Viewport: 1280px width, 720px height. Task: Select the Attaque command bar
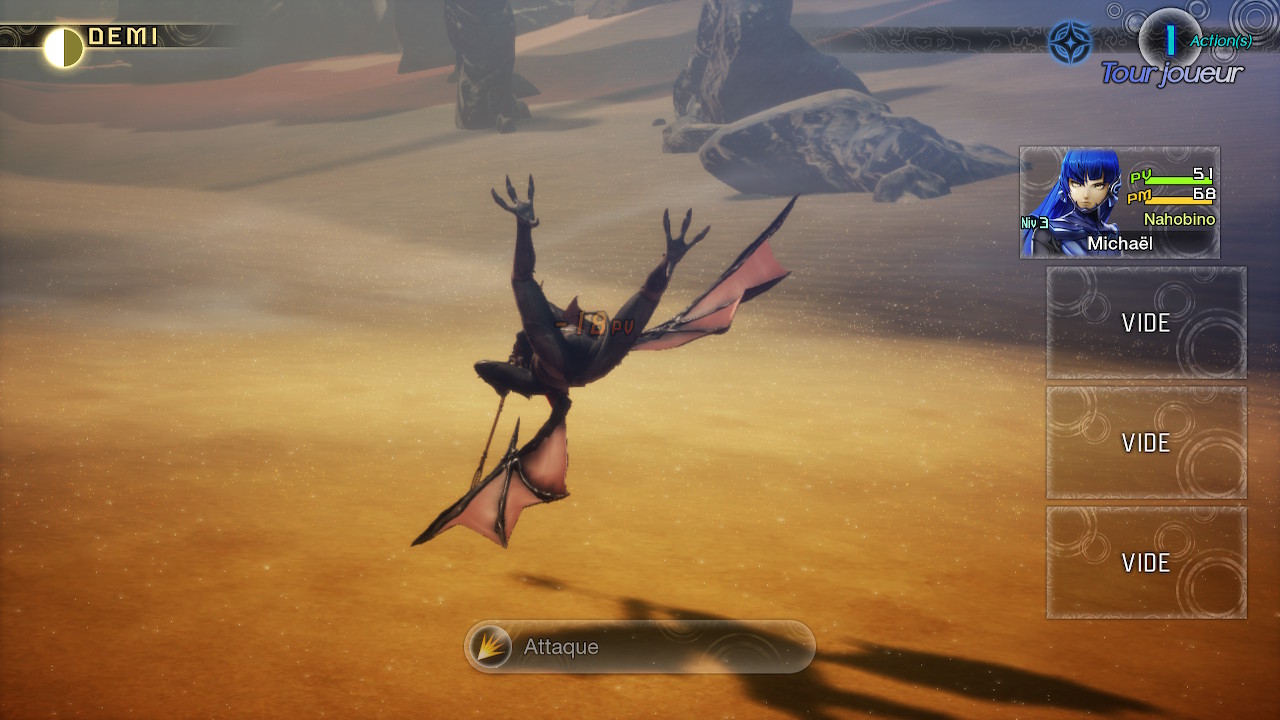click(x=640, y=647)
